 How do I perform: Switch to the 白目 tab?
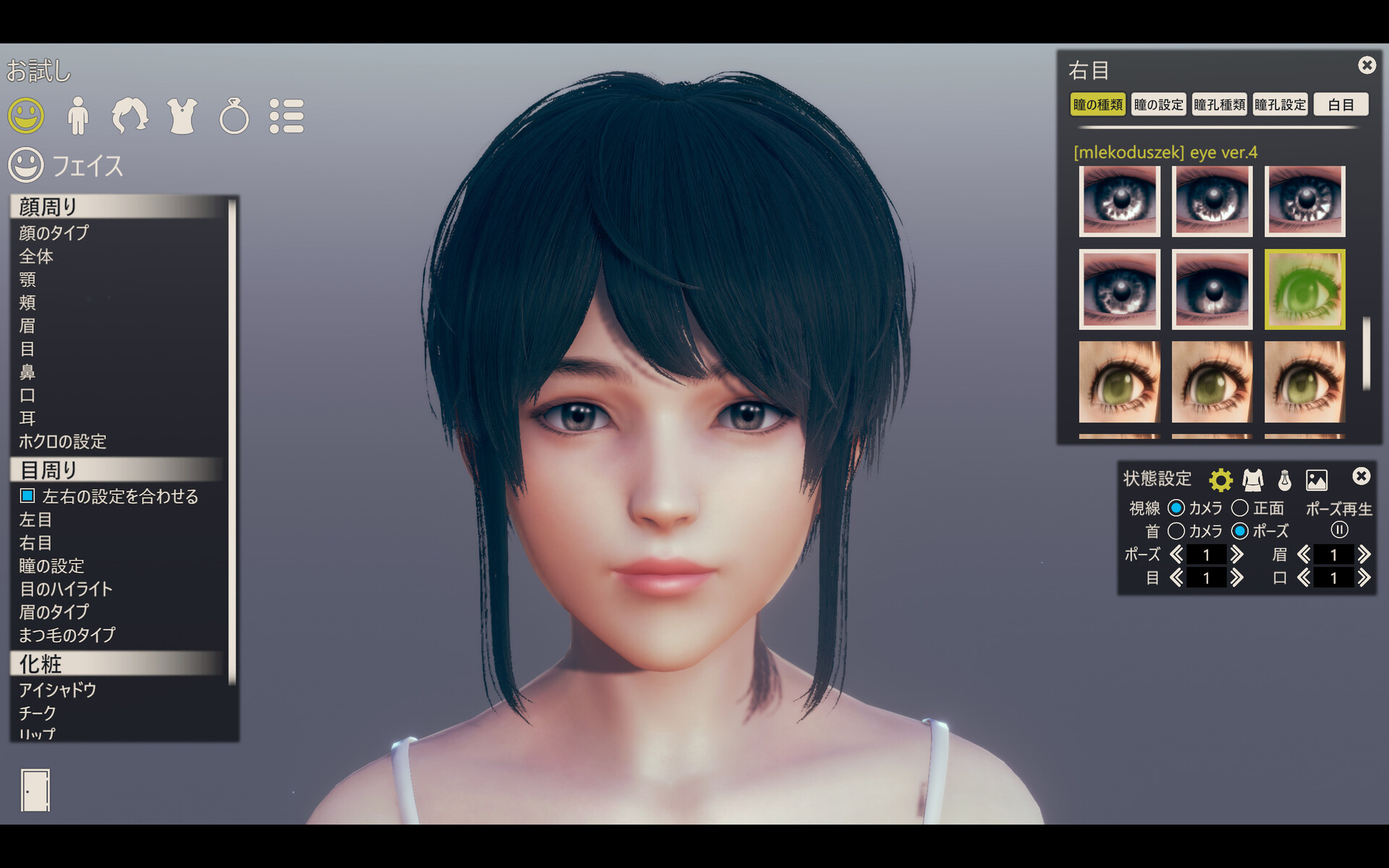click(x=1342, y=104)
